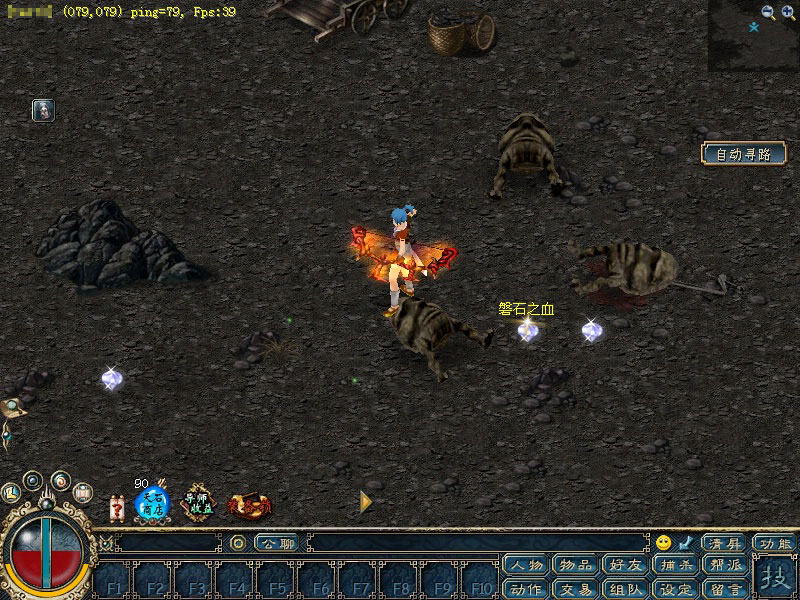Open the 动作 actions menu
Screen dimensions: 800x600
526,589
